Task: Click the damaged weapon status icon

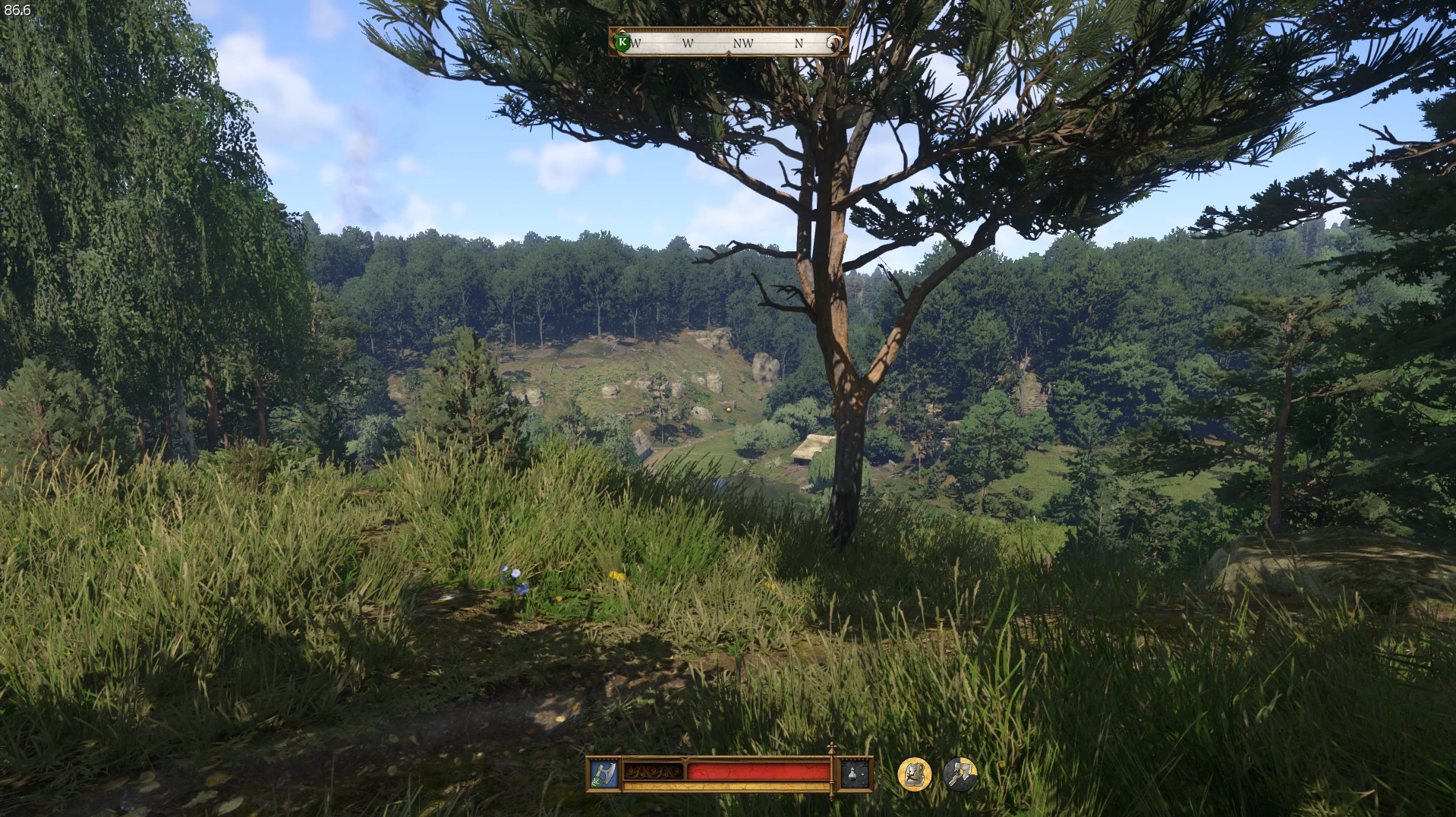Action: [960, 774]
